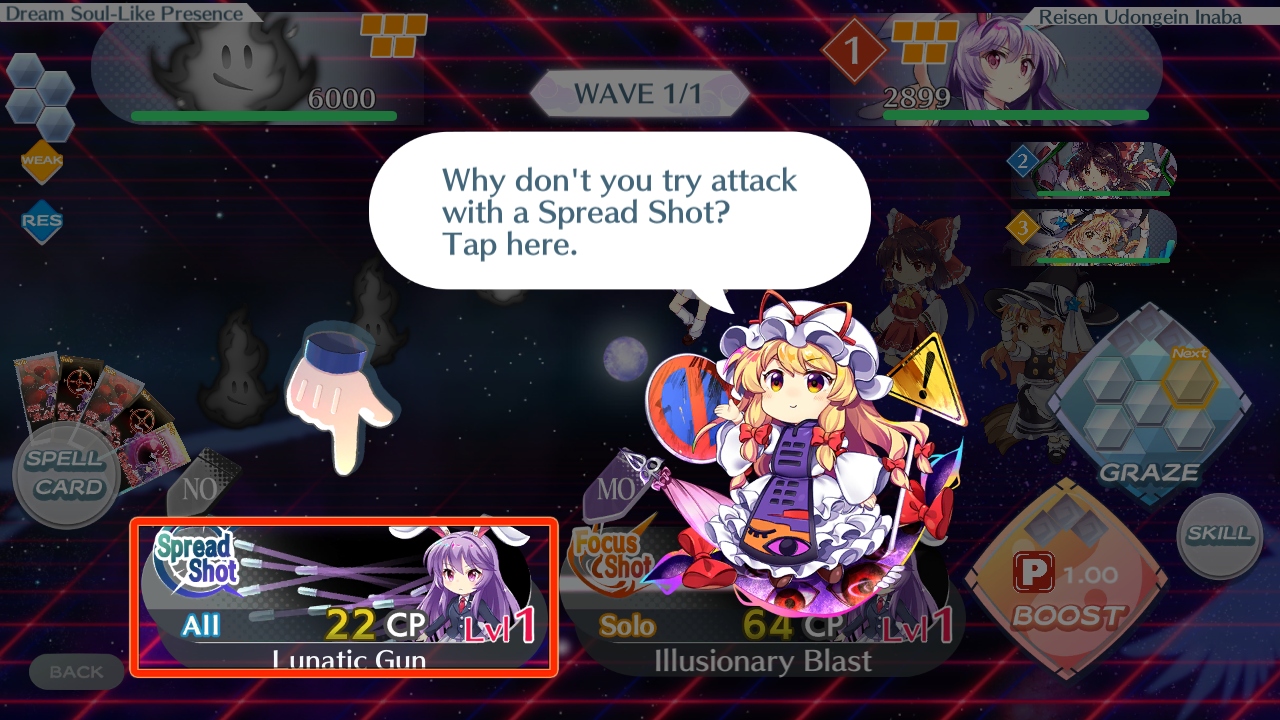Tap the orange WEAK indicator diamond
1280x720 pixels.
pos(42,160)
